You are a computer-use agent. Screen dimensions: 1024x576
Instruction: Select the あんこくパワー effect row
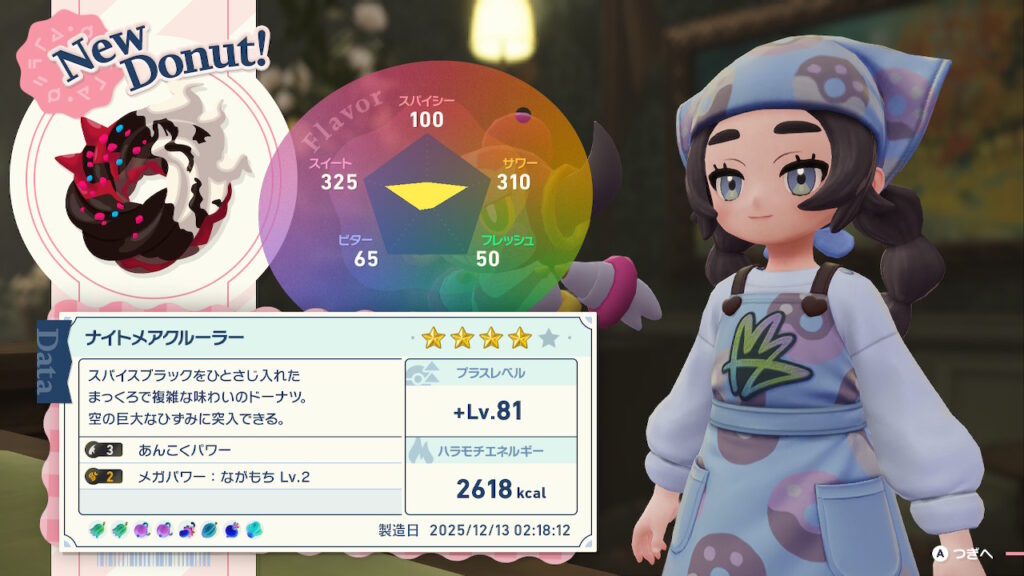(x=240, y=449)
